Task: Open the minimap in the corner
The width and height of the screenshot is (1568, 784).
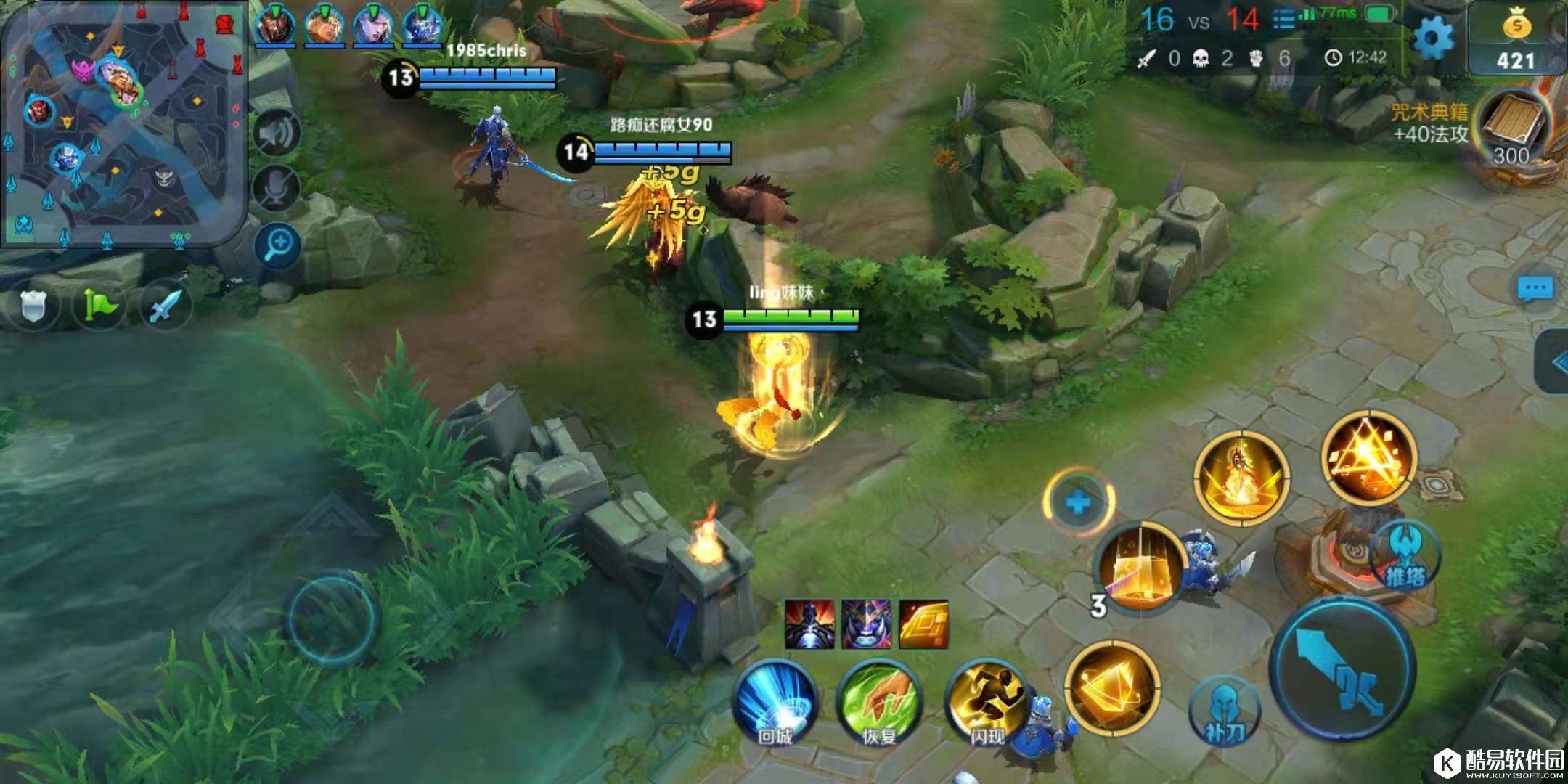Action: pos(123,123)
